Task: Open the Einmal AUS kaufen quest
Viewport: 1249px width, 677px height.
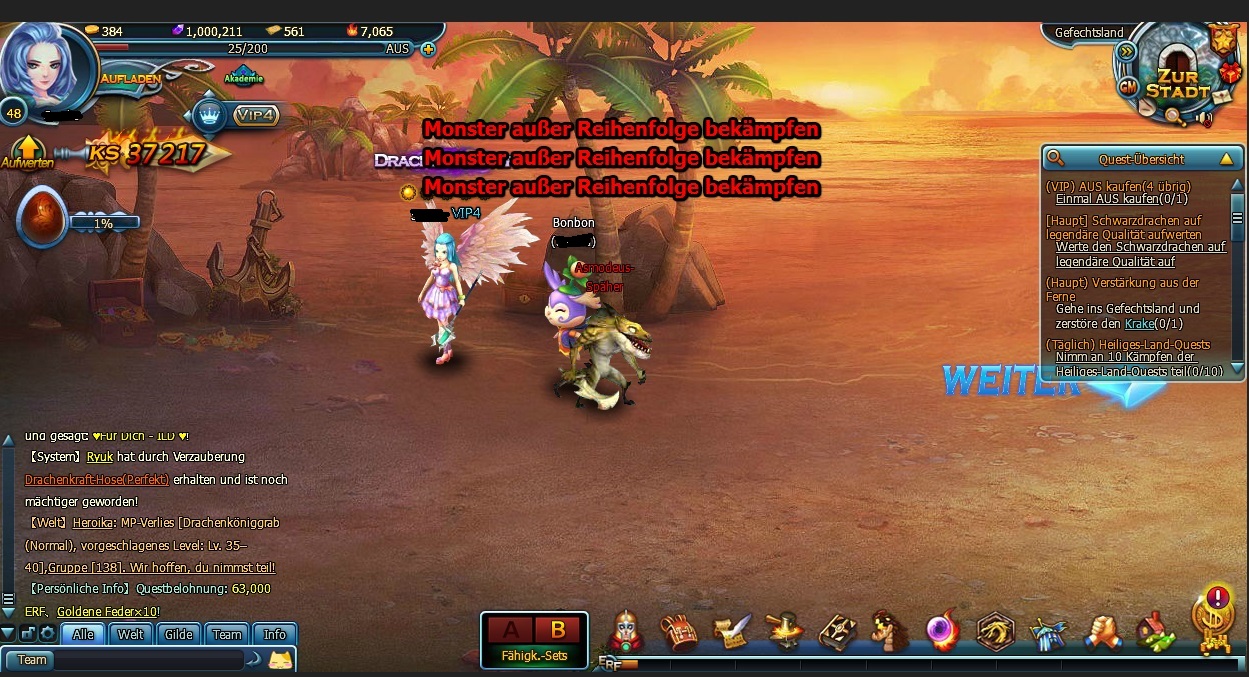Action: (x=1106, y=200)
